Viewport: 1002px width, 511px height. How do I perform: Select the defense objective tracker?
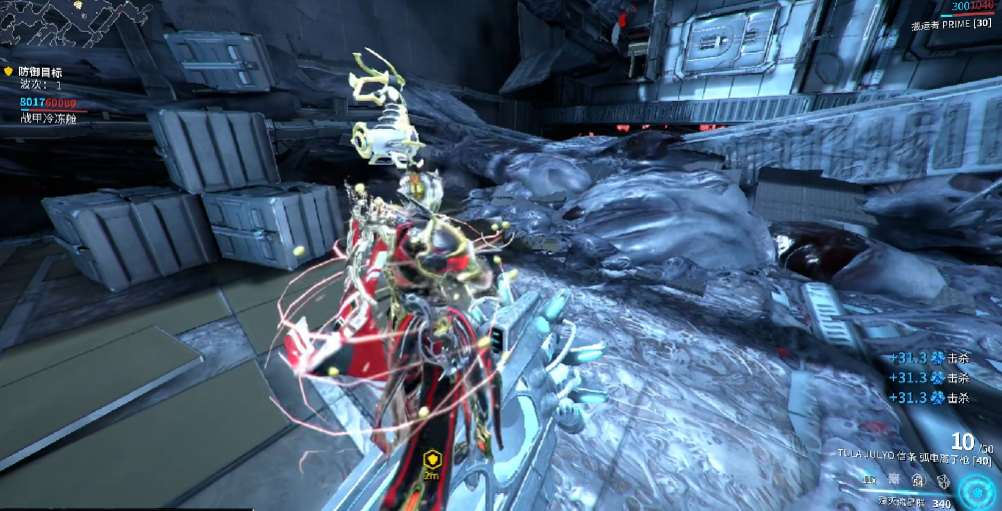(x=40, y=72)
